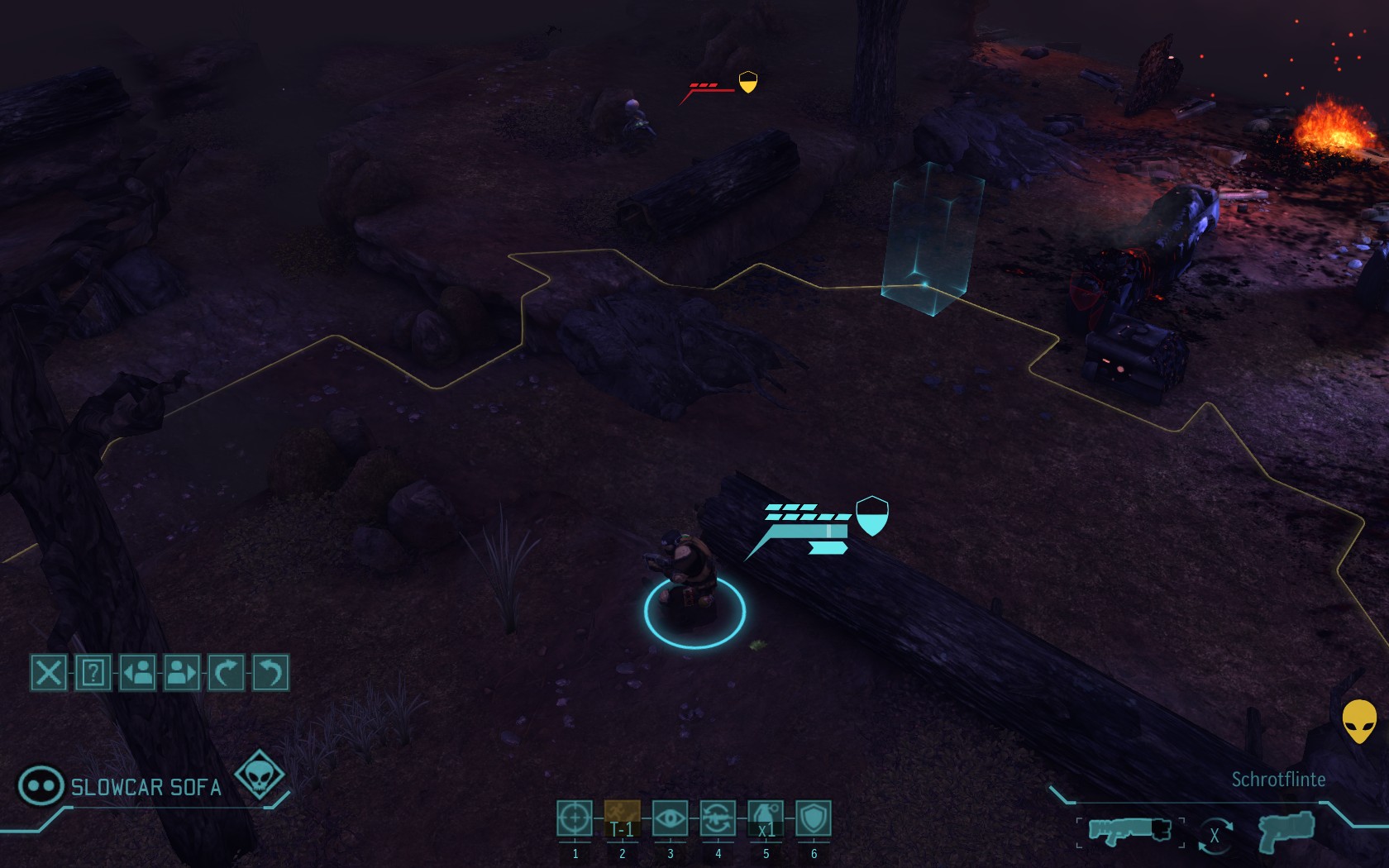This screenshot has height=868, width=1389.
Task: Select the Run and Gun ability on cooldown
Action: pos(622,818)
